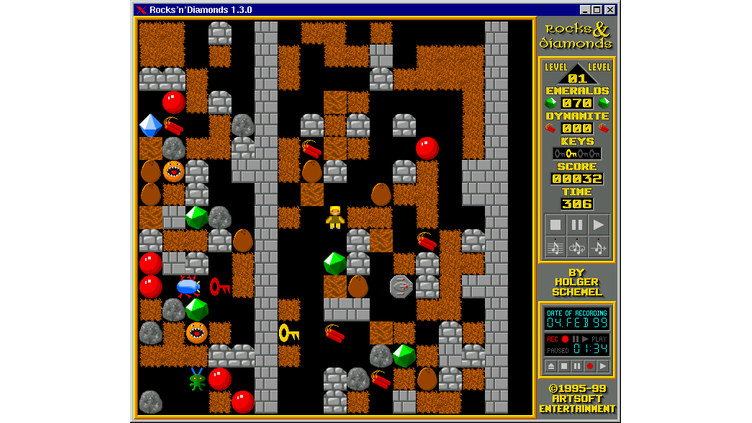
Task: Minimize the Rocks'n'Diamonds window
Action: point(583,10)
